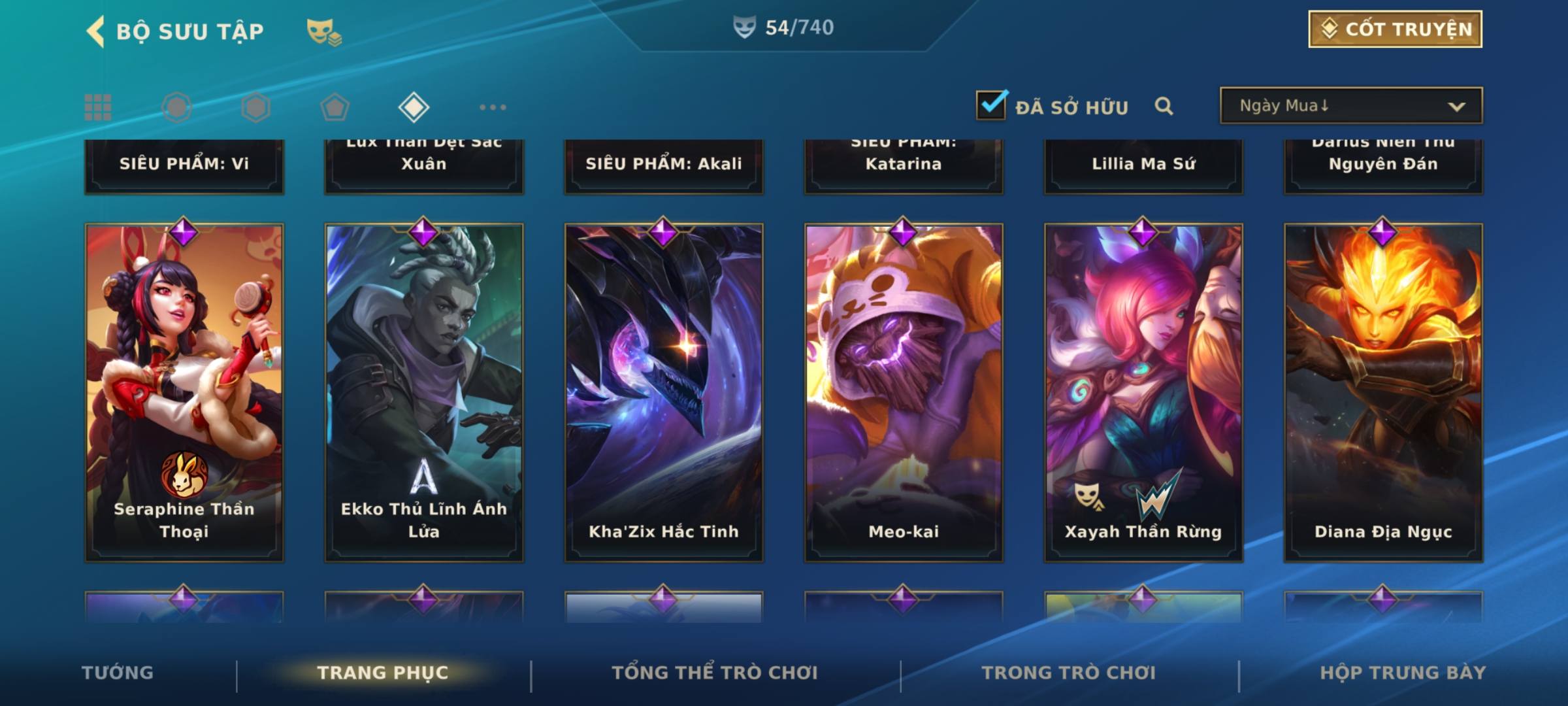
Task: View the Diana Địa Ngục skin card
Action: point(1383,392)
